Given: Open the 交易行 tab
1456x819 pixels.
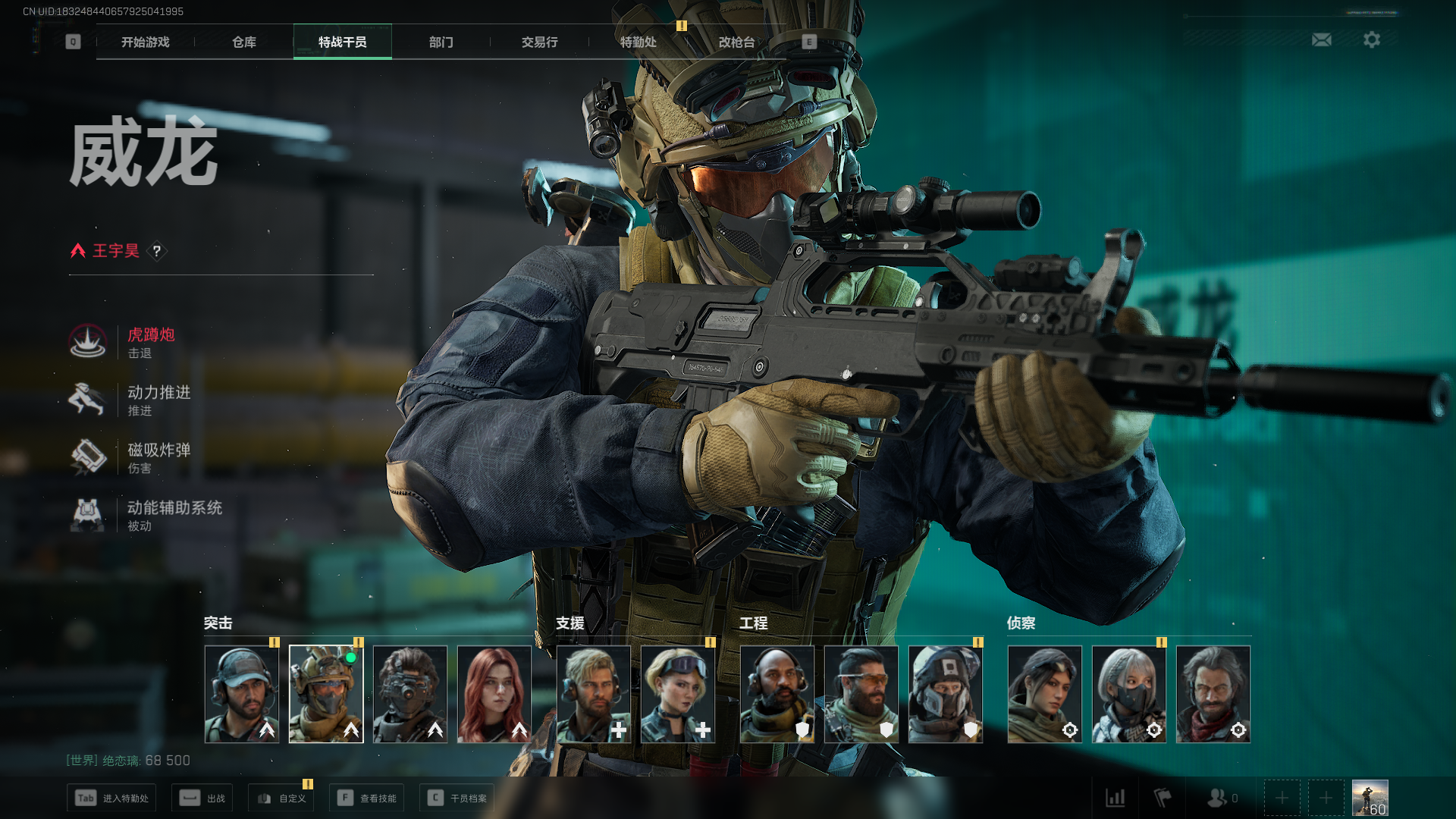Looking at the screenshot, I should click(539, 42).
